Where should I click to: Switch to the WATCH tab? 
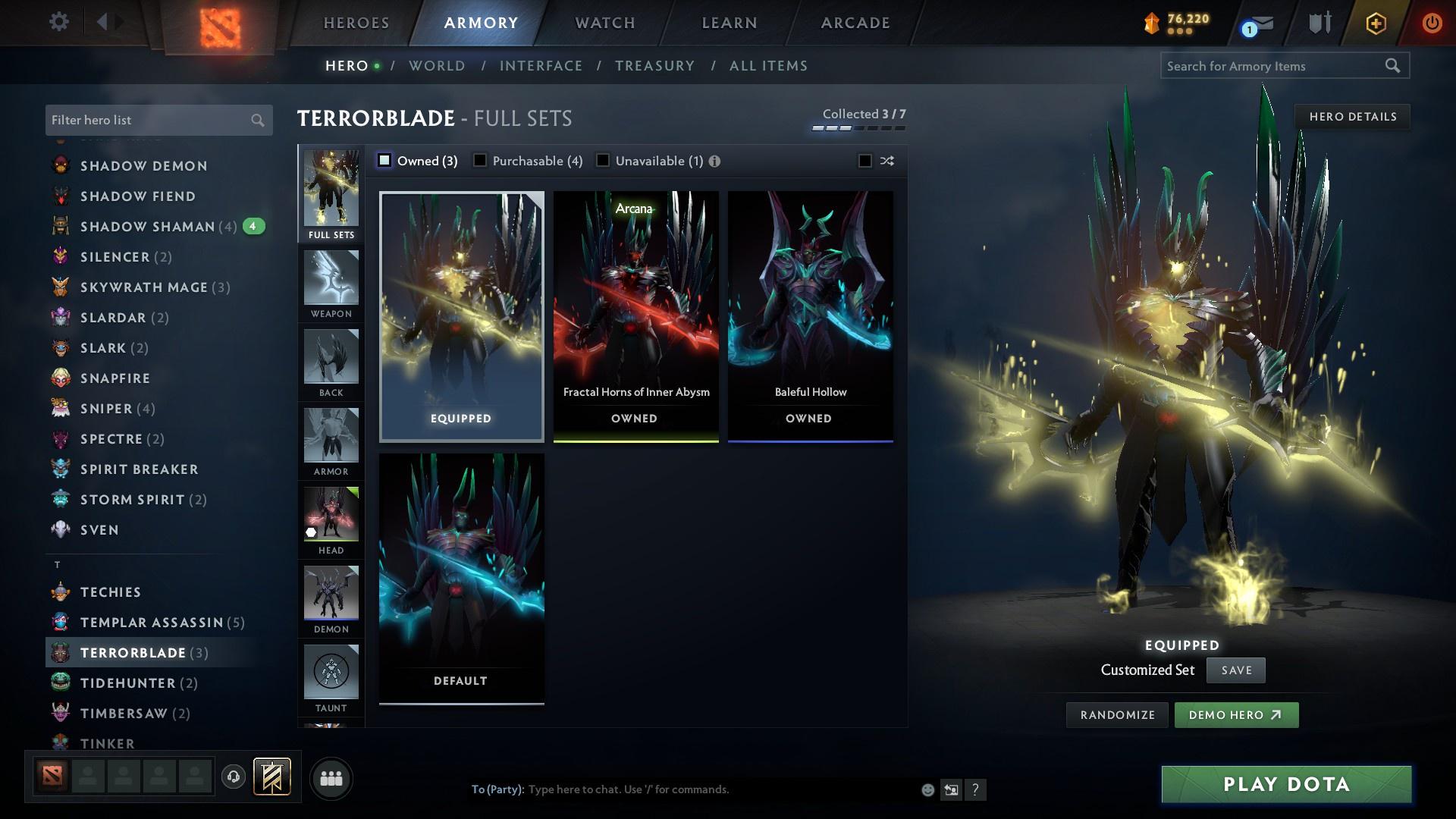604,23
